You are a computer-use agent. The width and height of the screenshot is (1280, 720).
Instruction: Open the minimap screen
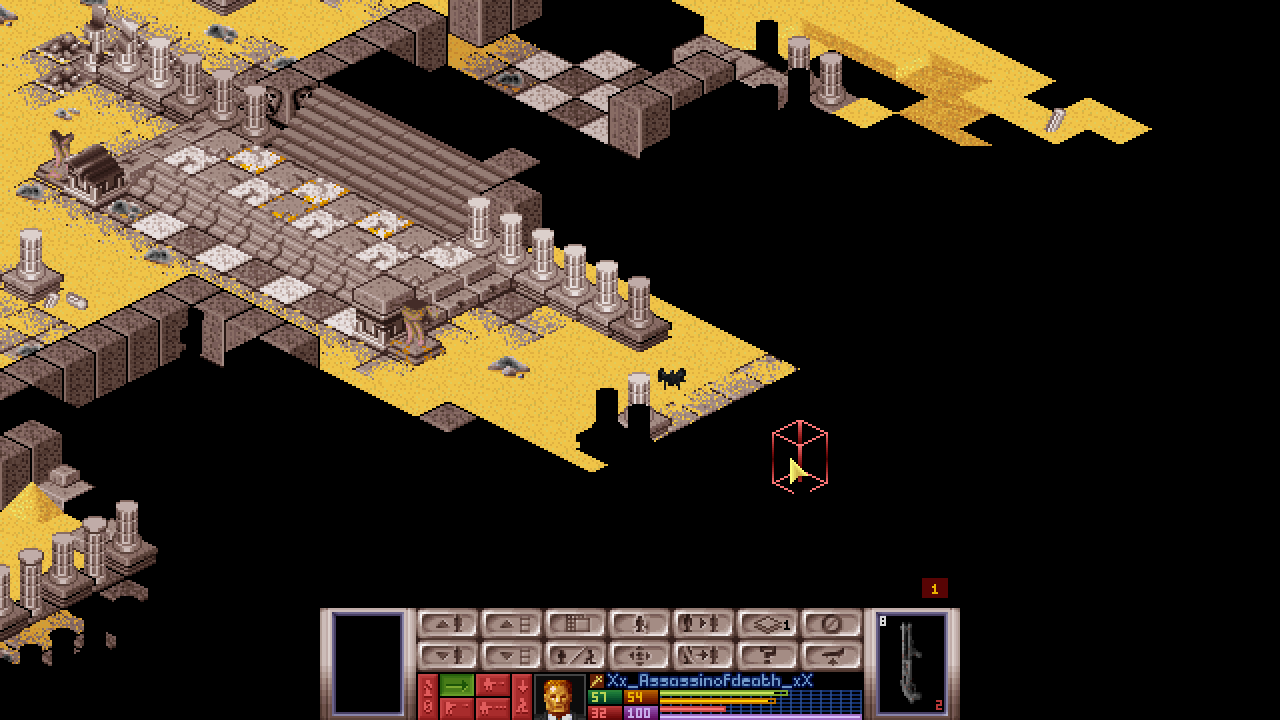(x=576, y=624)
